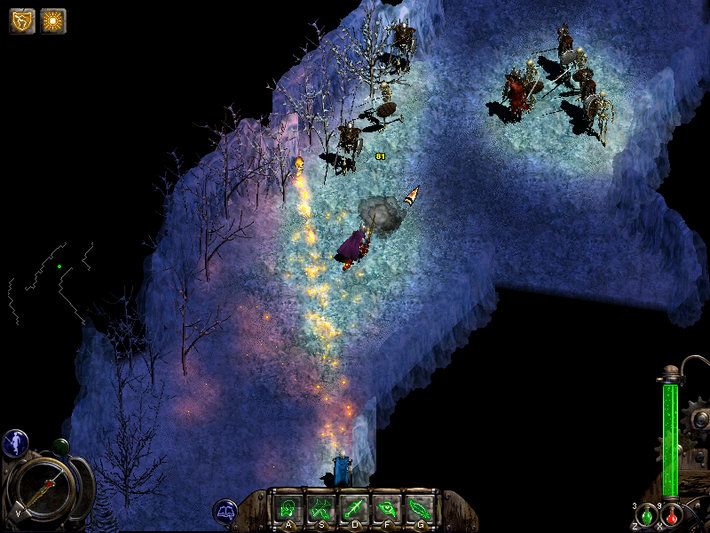710x533 pixels.
Task: Open the blue spellbook button
Action: (227, 512)
